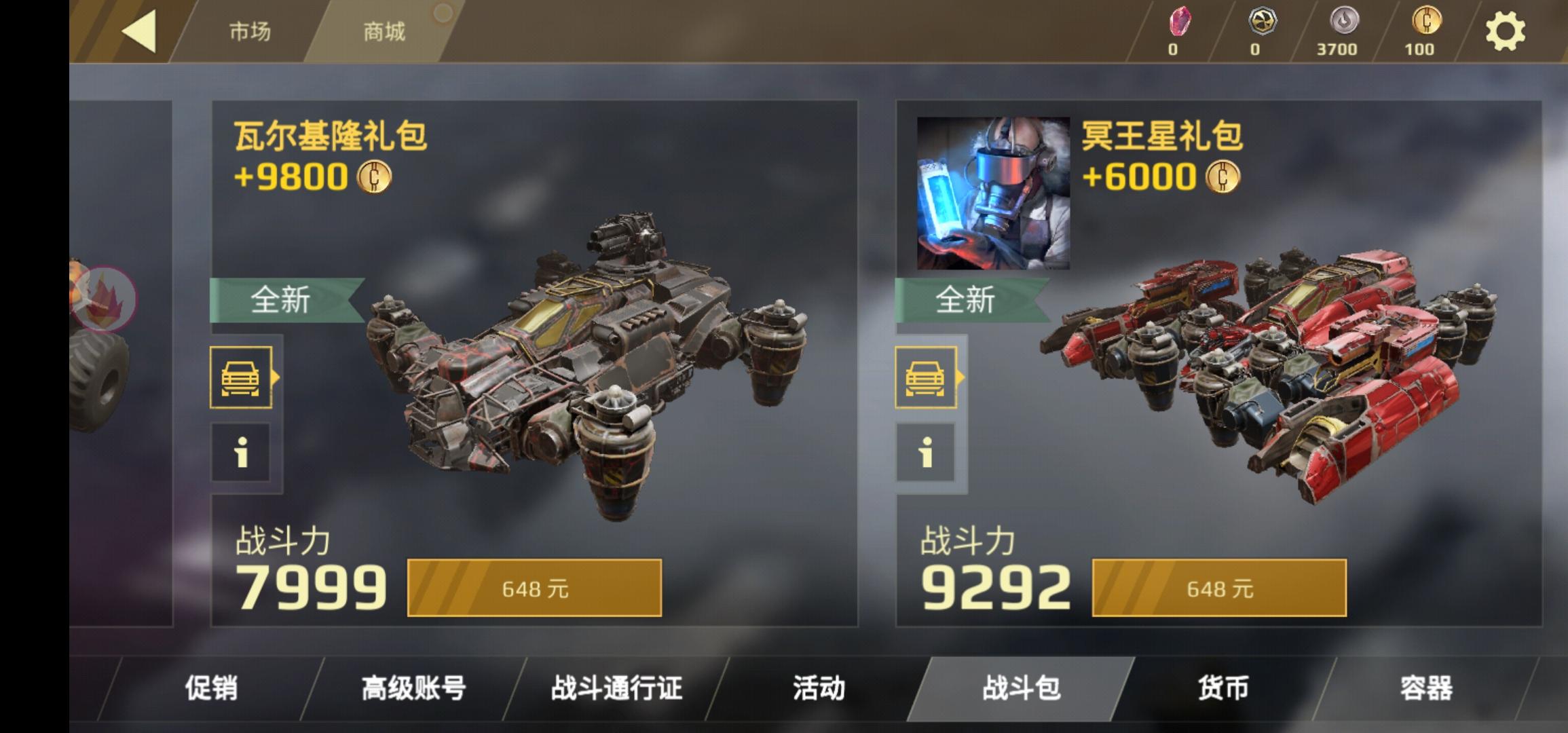Image resolution: width=1568 pixels, height=733 pixels.
Task: Open the 活动 category
Action: [819, 688]
